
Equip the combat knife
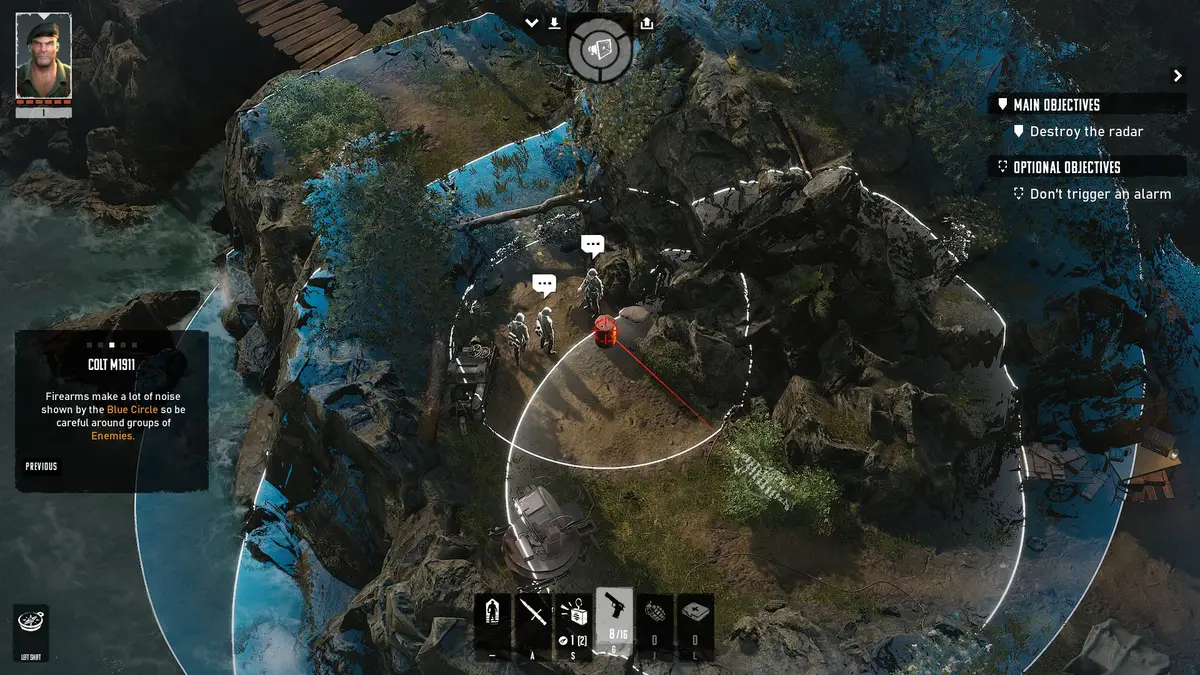coord(533,619)
